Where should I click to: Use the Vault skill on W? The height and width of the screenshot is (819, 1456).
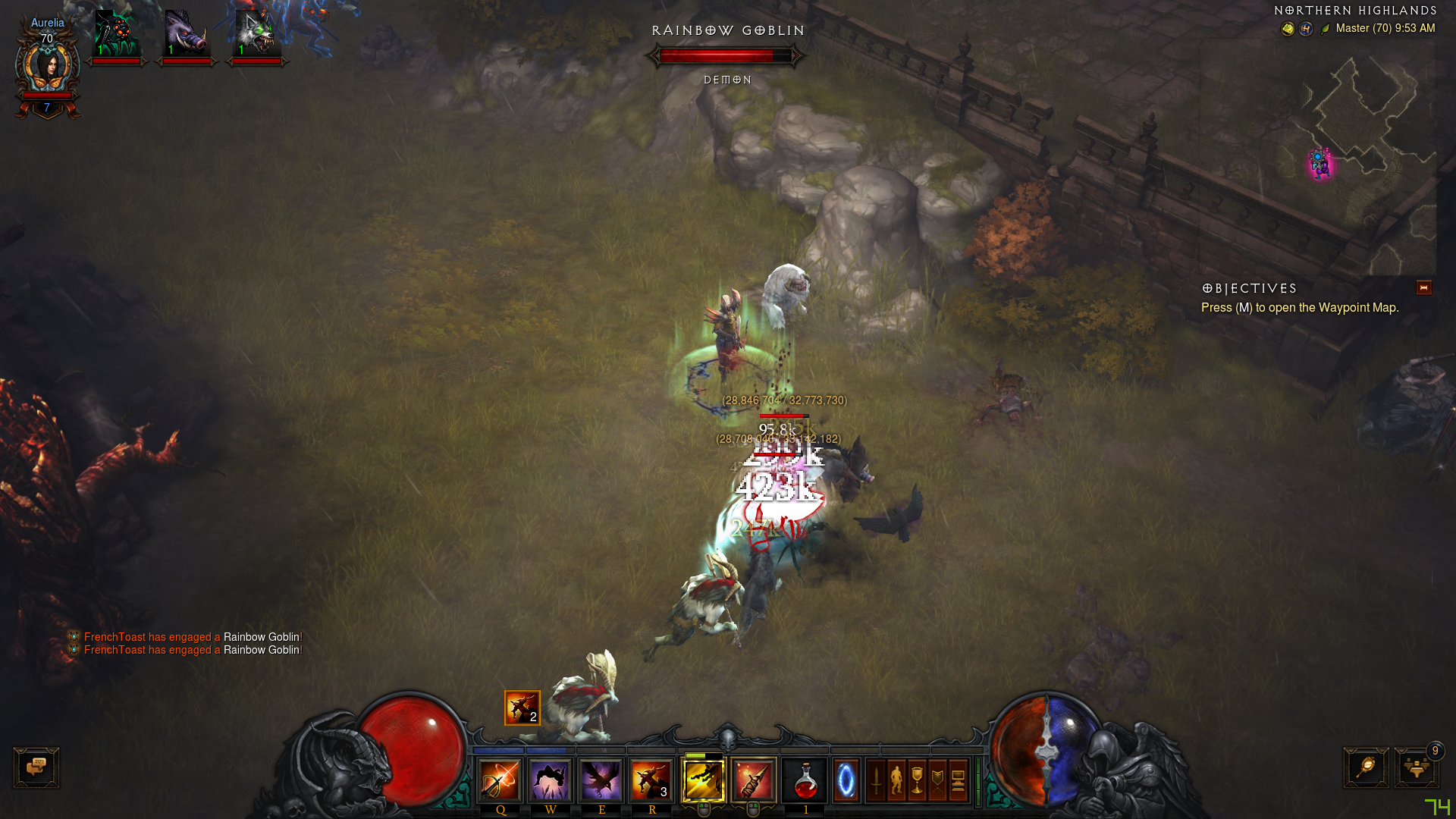pos(551,780)
